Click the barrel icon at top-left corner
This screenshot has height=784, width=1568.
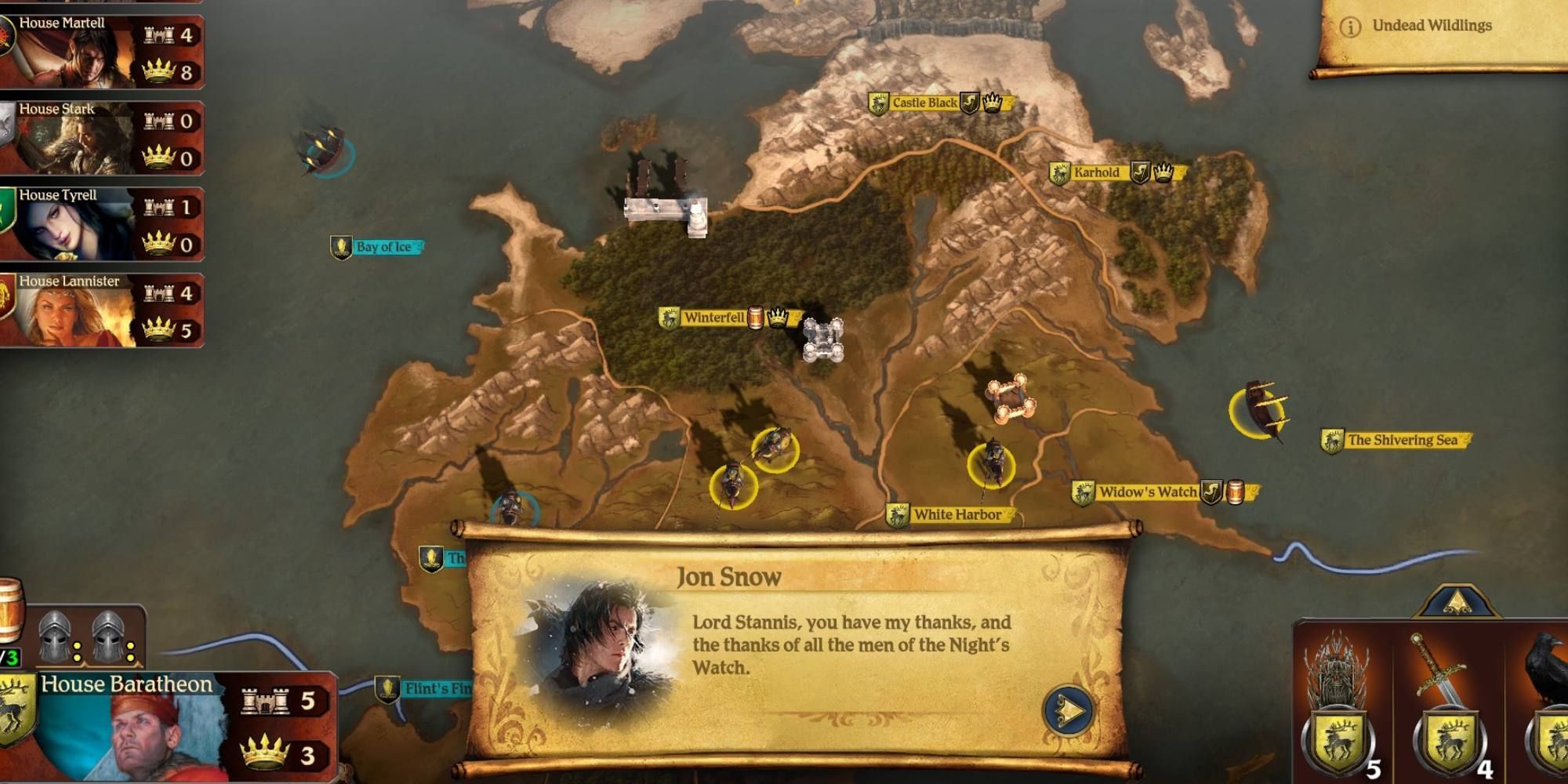[10, 608]
